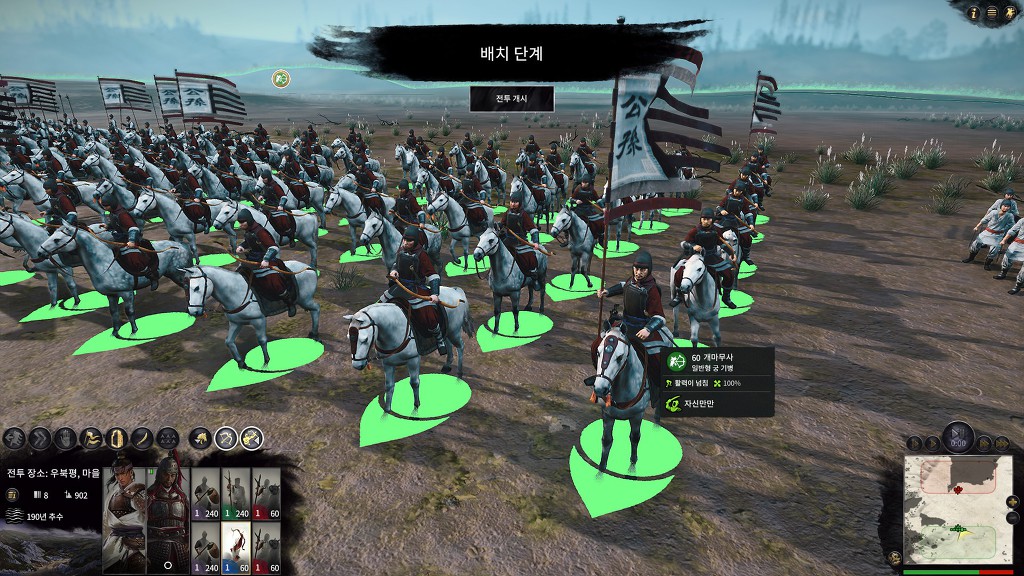Set fastest speed with triple-arrow button
The height and width of the screenshot is (576, 1024).
tap(1000, 442)
